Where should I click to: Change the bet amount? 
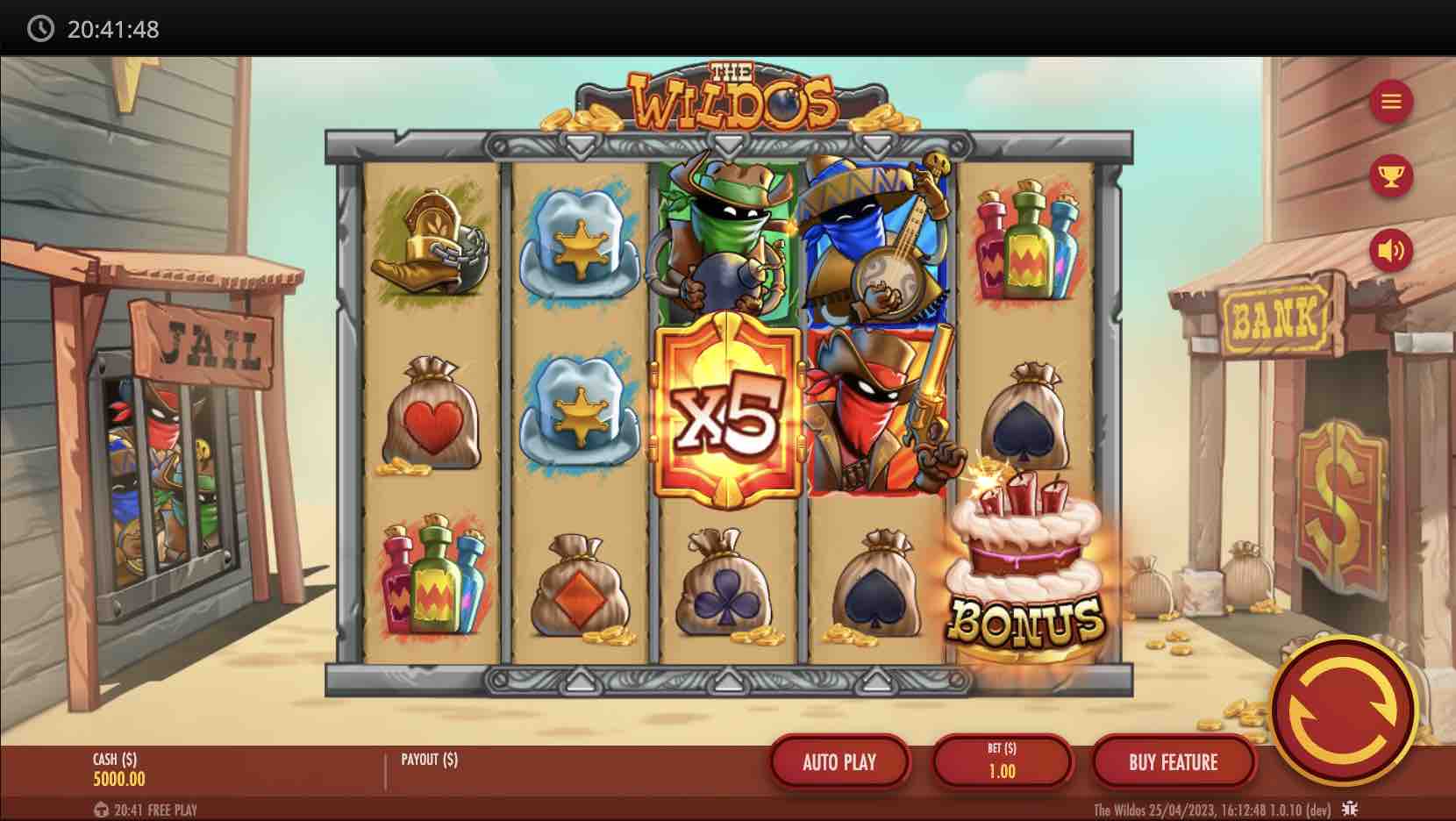[x=1002, y=762]
